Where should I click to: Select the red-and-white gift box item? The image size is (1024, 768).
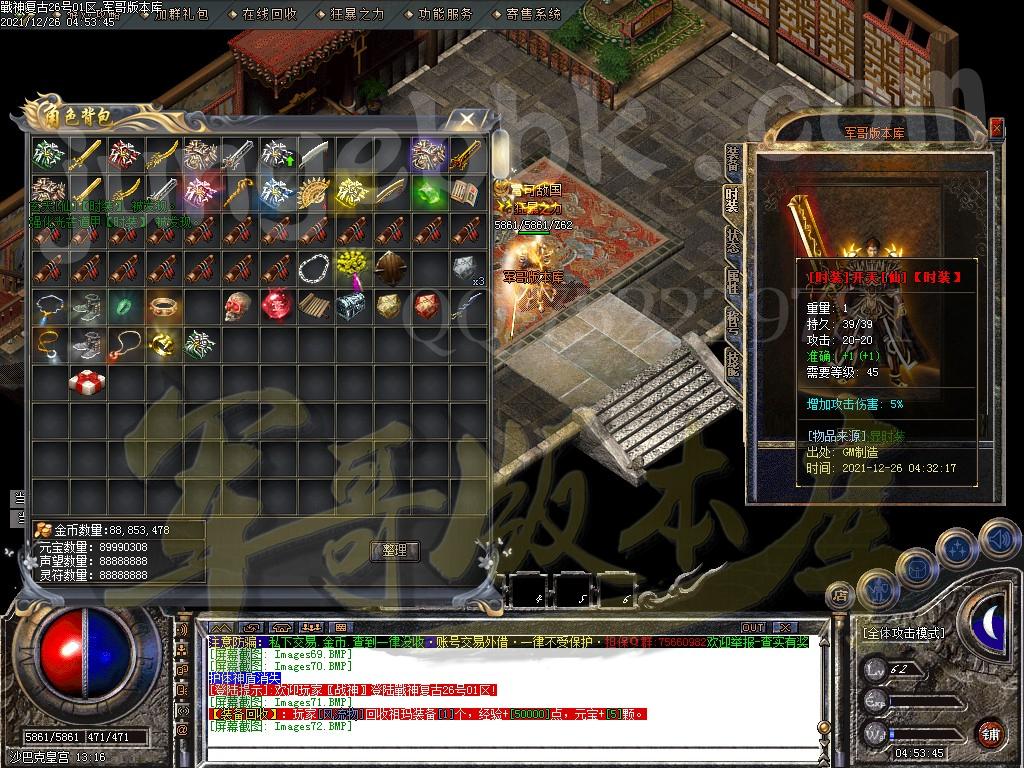(83, 381)
